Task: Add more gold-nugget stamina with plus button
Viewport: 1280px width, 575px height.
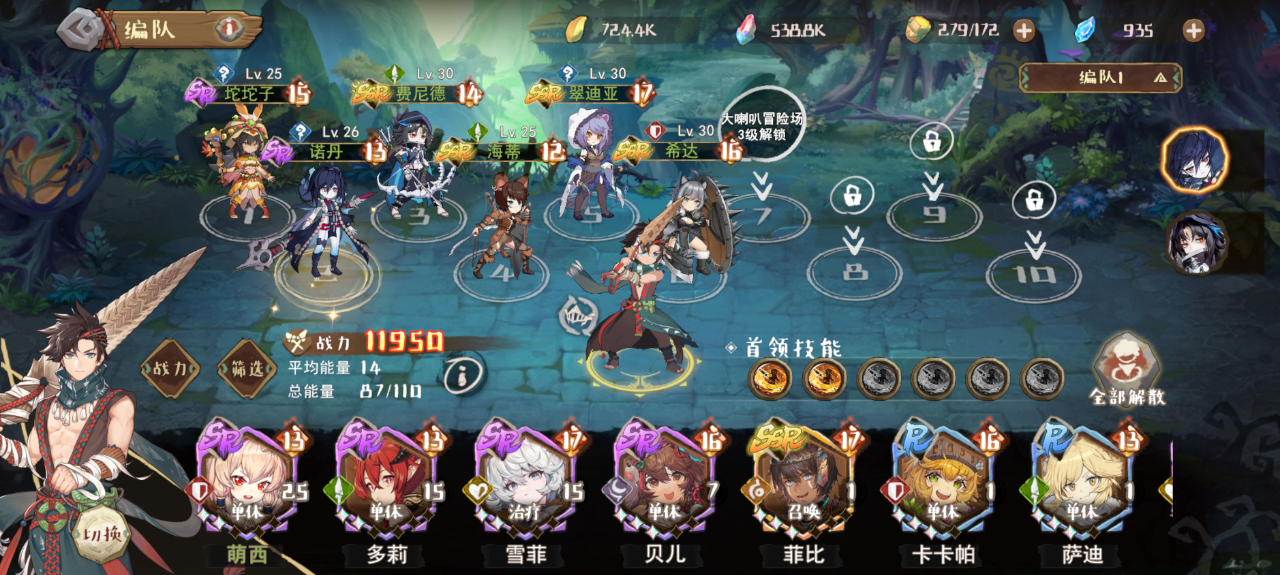Action: tap(1023, 30)
